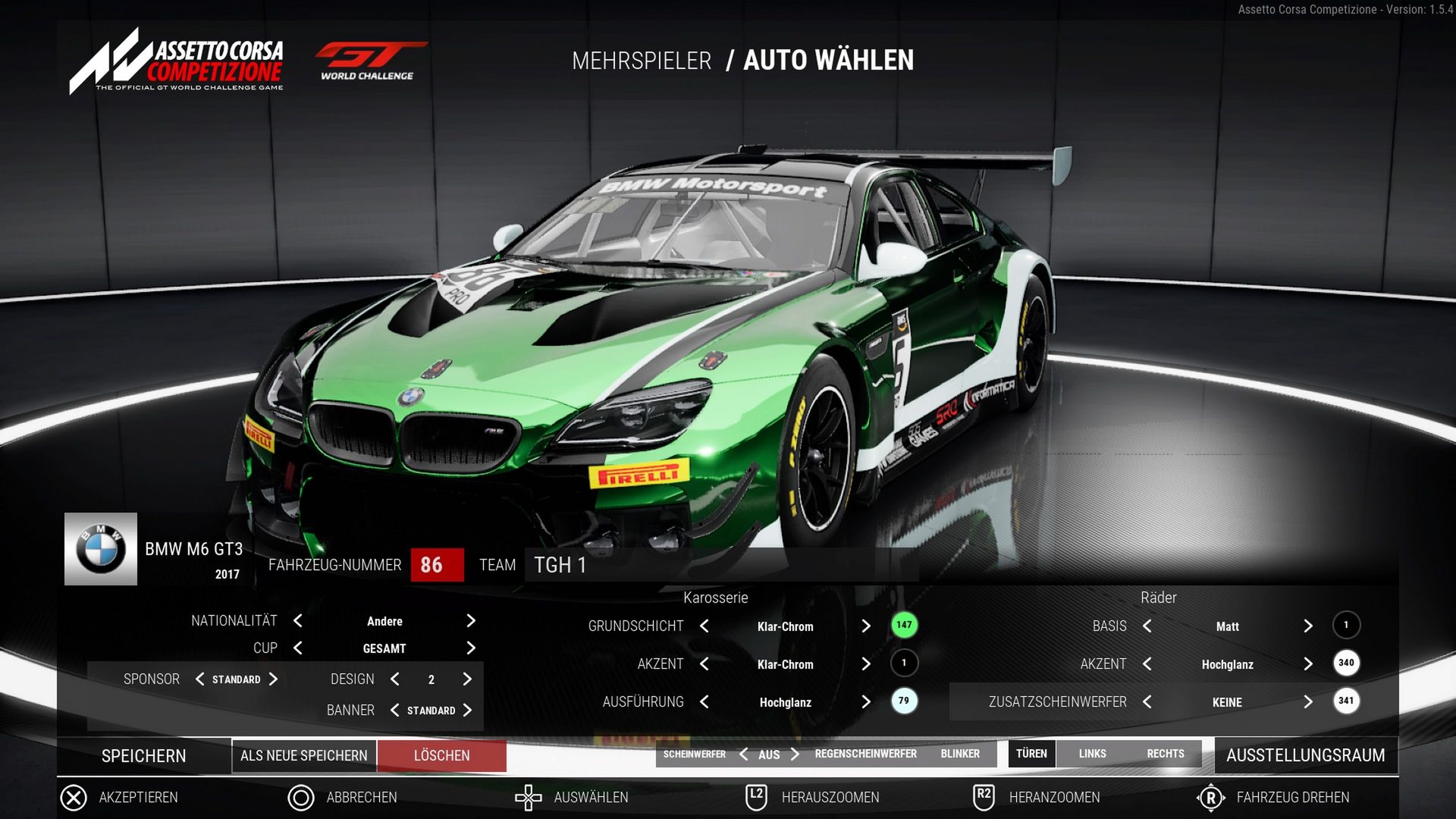
Task: Open the Karosserie Akzent color swatch 1
Action: click(904, 664)
